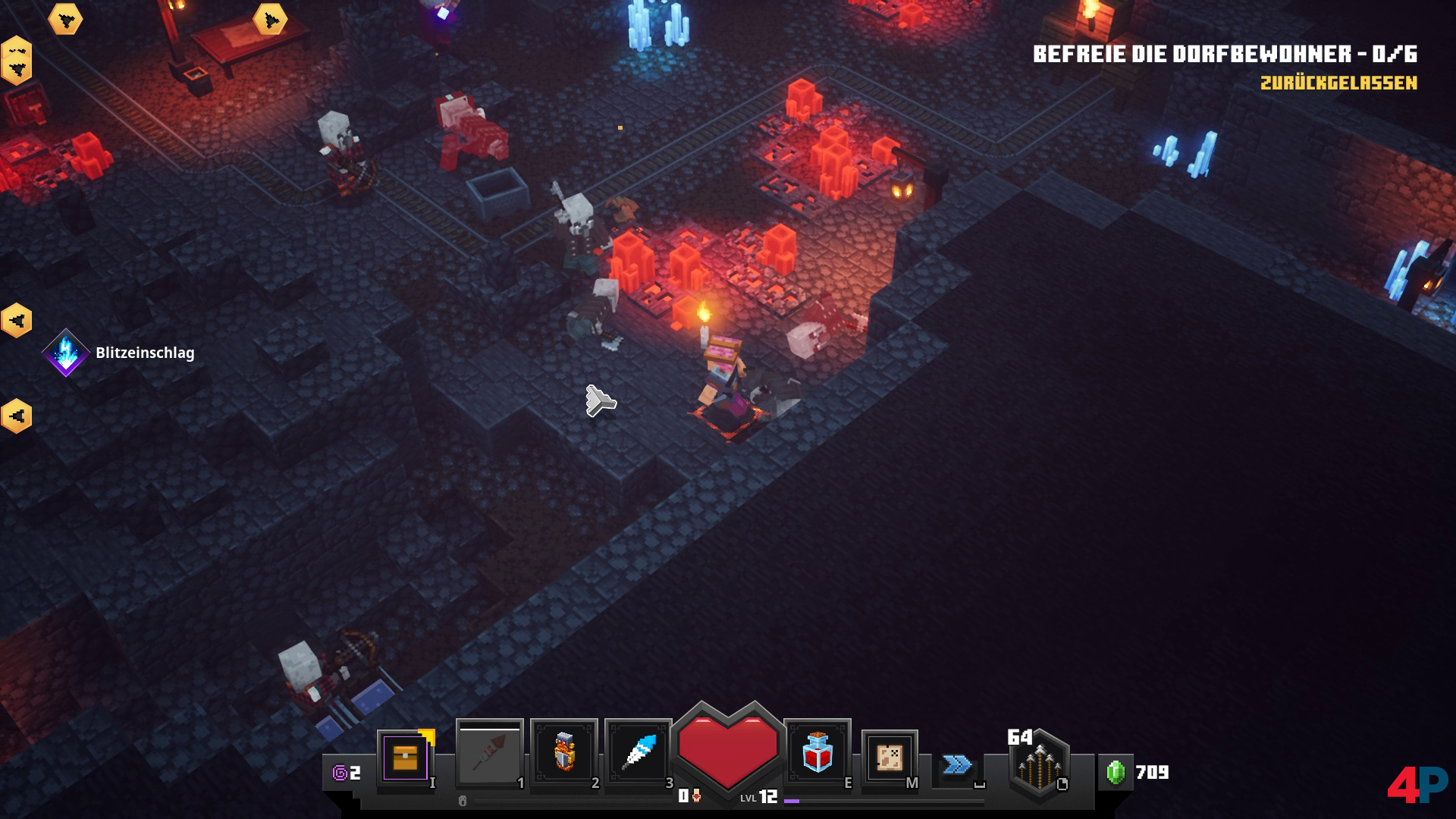Use the firework arrow artifact slot
Image resolution: width=1456 pixels, height=819 pixels.
[x=489, y=754]
